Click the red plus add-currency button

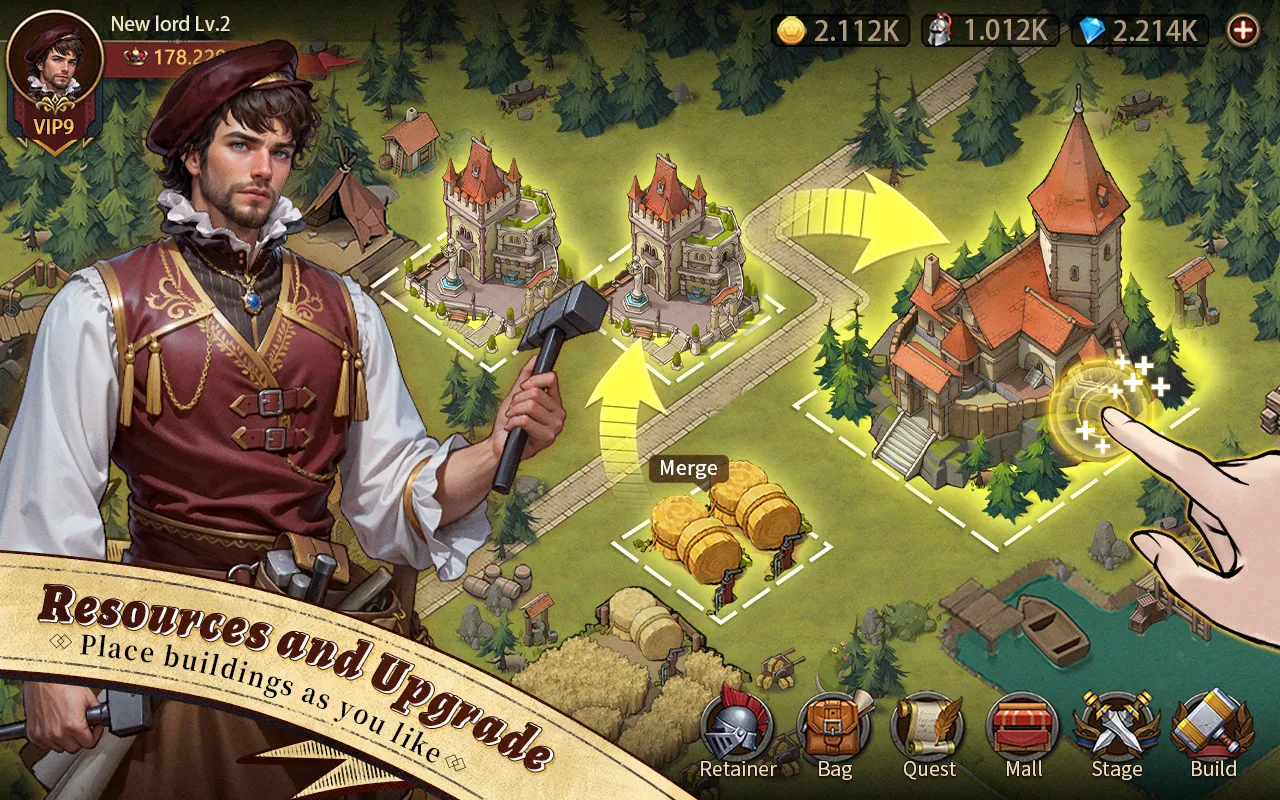1243,30
